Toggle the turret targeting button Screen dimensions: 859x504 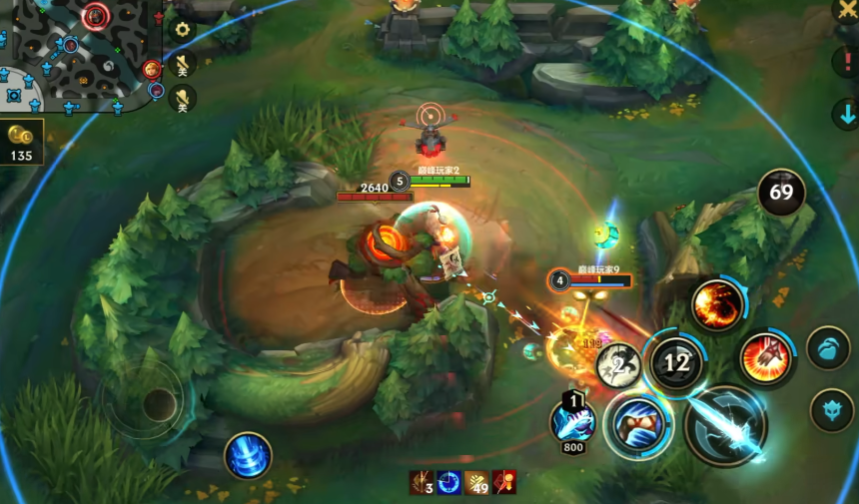click(x=831, y=410)
